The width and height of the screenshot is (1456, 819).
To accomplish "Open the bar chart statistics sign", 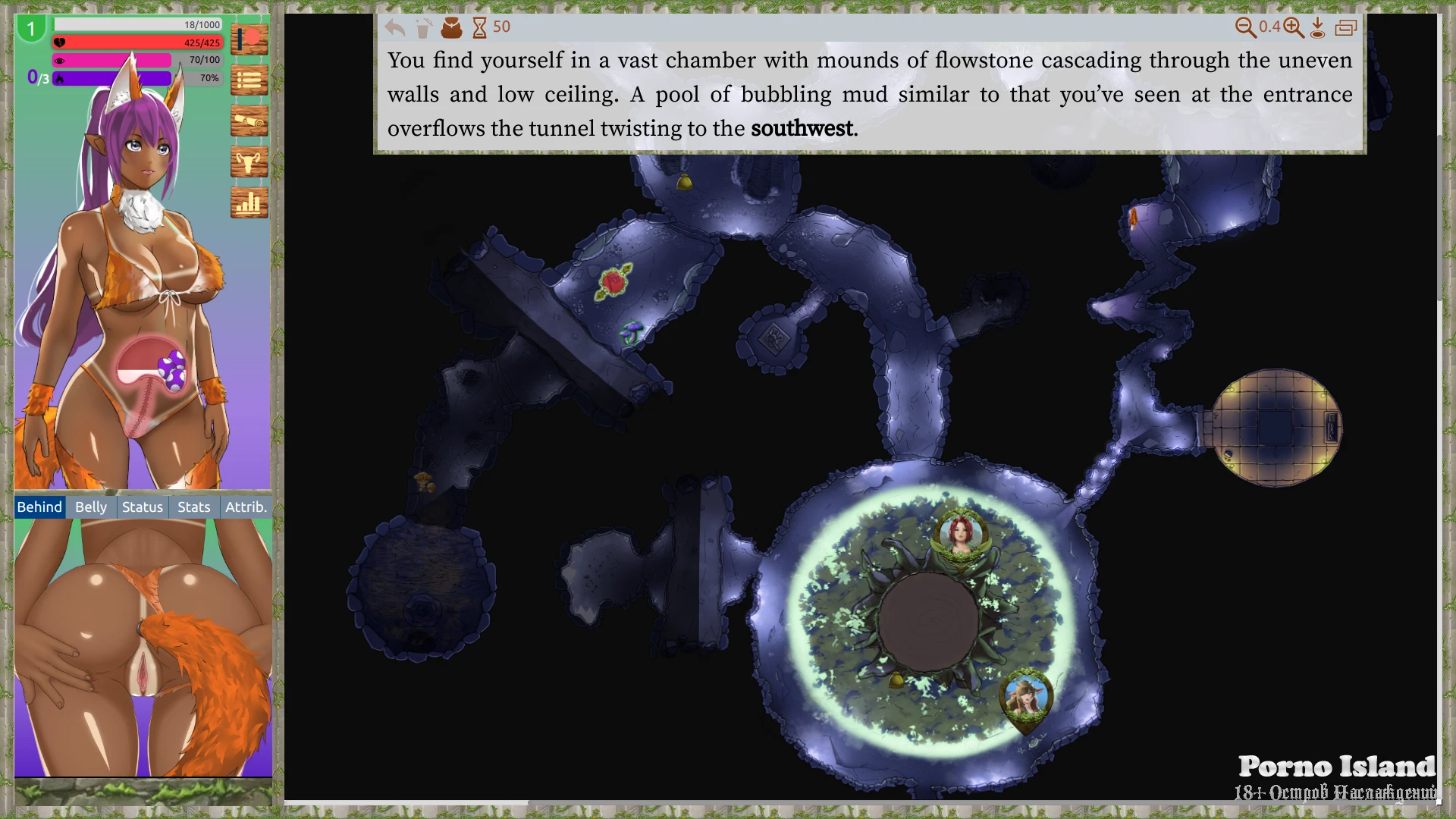I will click(249, 202).
